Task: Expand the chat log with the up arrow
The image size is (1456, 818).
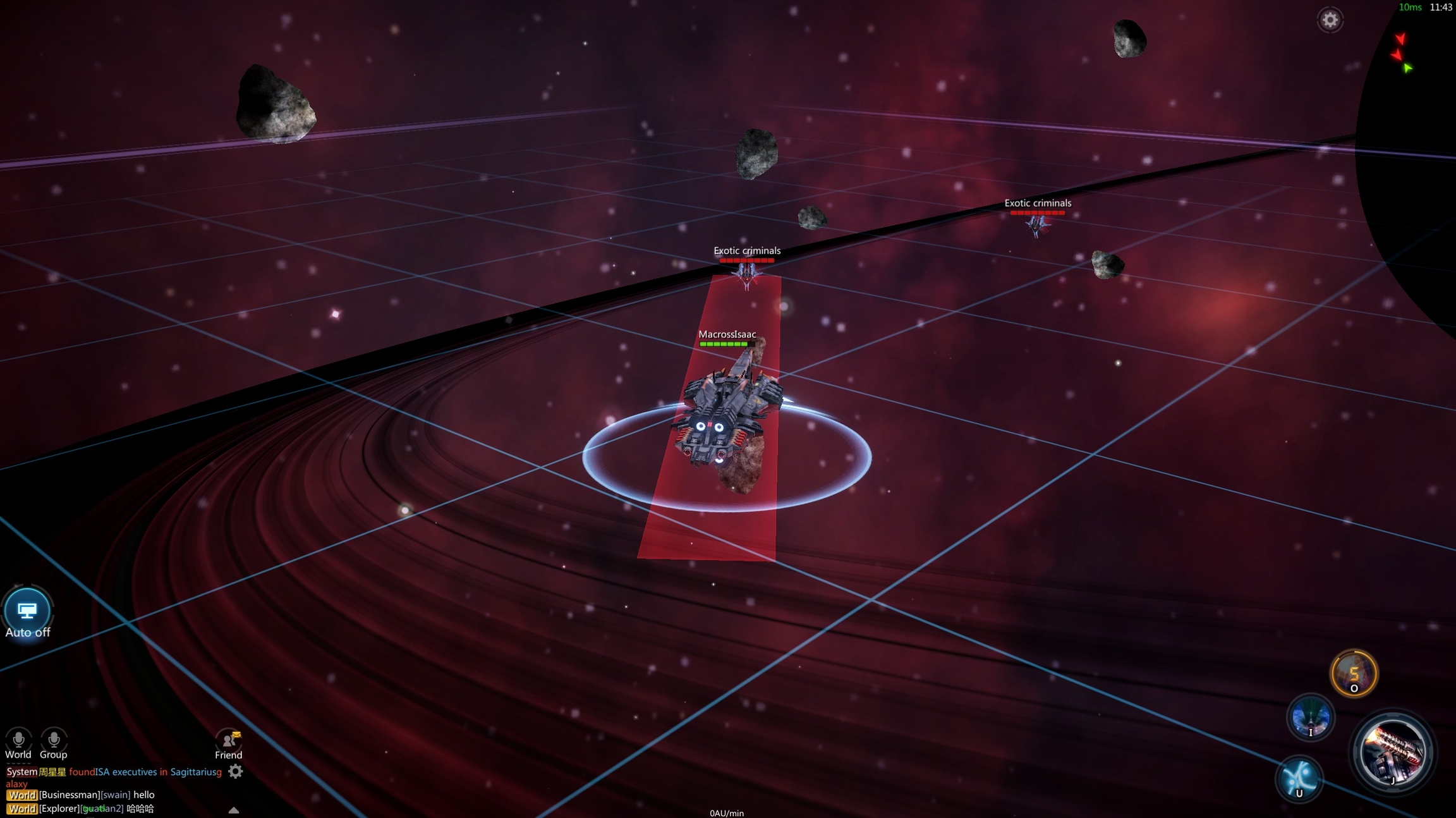Action: pyautogui.click(x=234, y=810)
